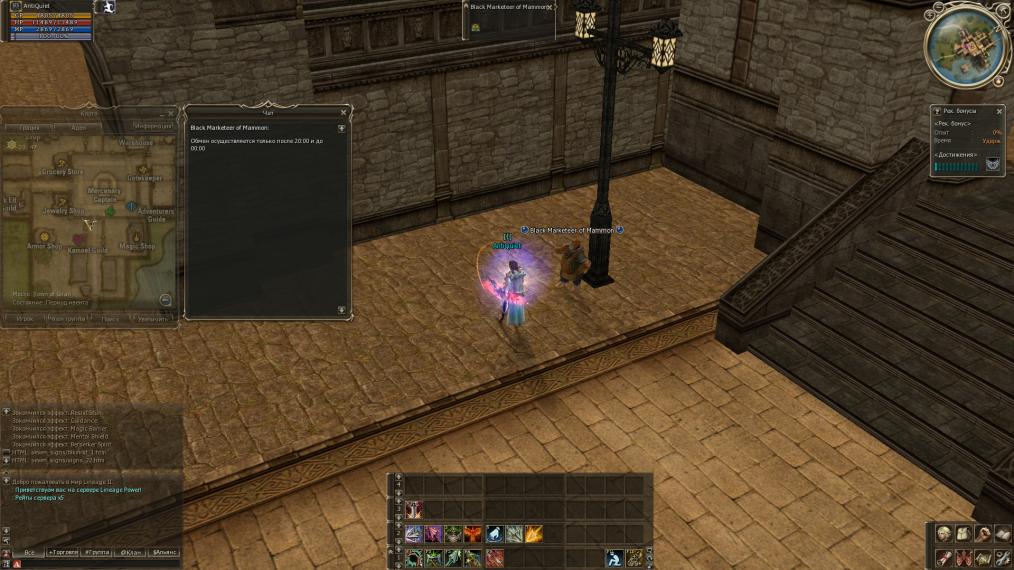Select the Альянс chat tab
1014x570 pixels.
click(x=164, y=552)
